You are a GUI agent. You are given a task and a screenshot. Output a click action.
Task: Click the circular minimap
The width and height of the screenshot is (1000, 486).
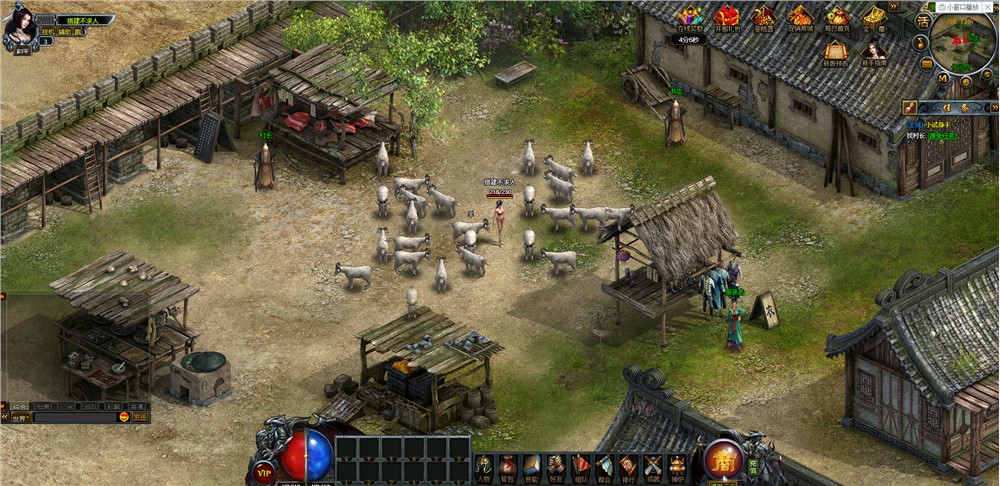pos(963,40)
